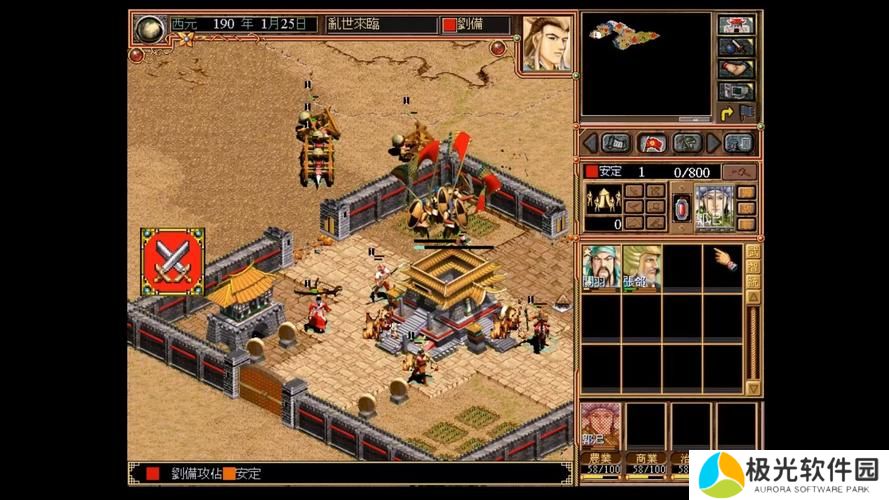
Task: Click the round orb button beside the date
Action: [149, 25]
